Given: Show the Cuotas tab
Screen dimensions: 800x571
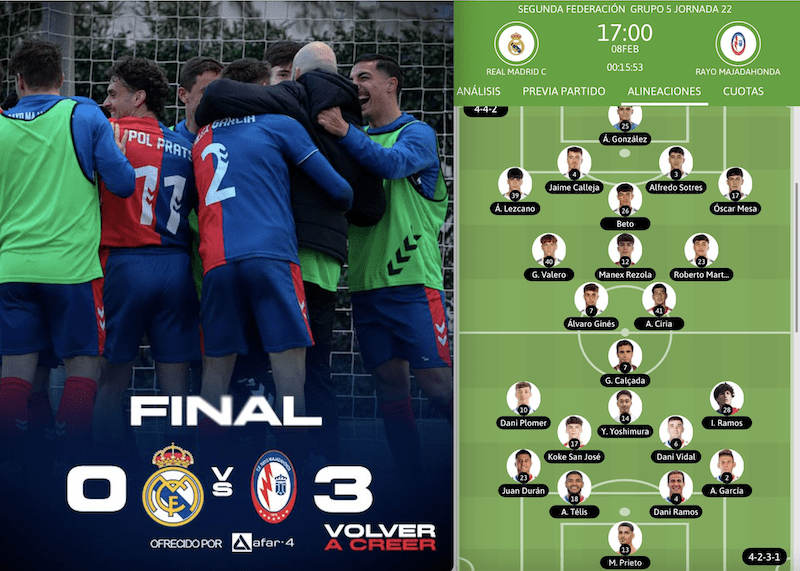Looking at the screenshot, I should pyautogui.click(x=743, y=91).
